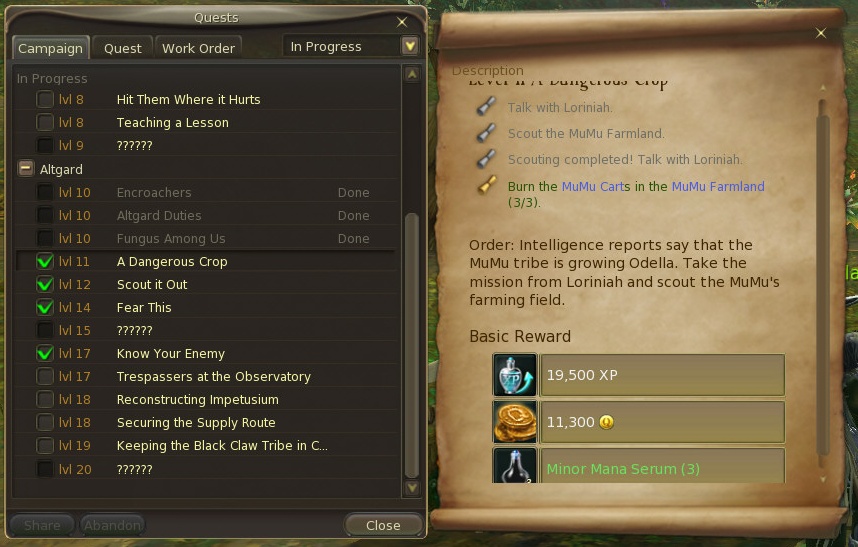Collapse the Altgard quest group
Image resolution: width=858 pixels, height=547 pixels.
click(x=25, y=169)
